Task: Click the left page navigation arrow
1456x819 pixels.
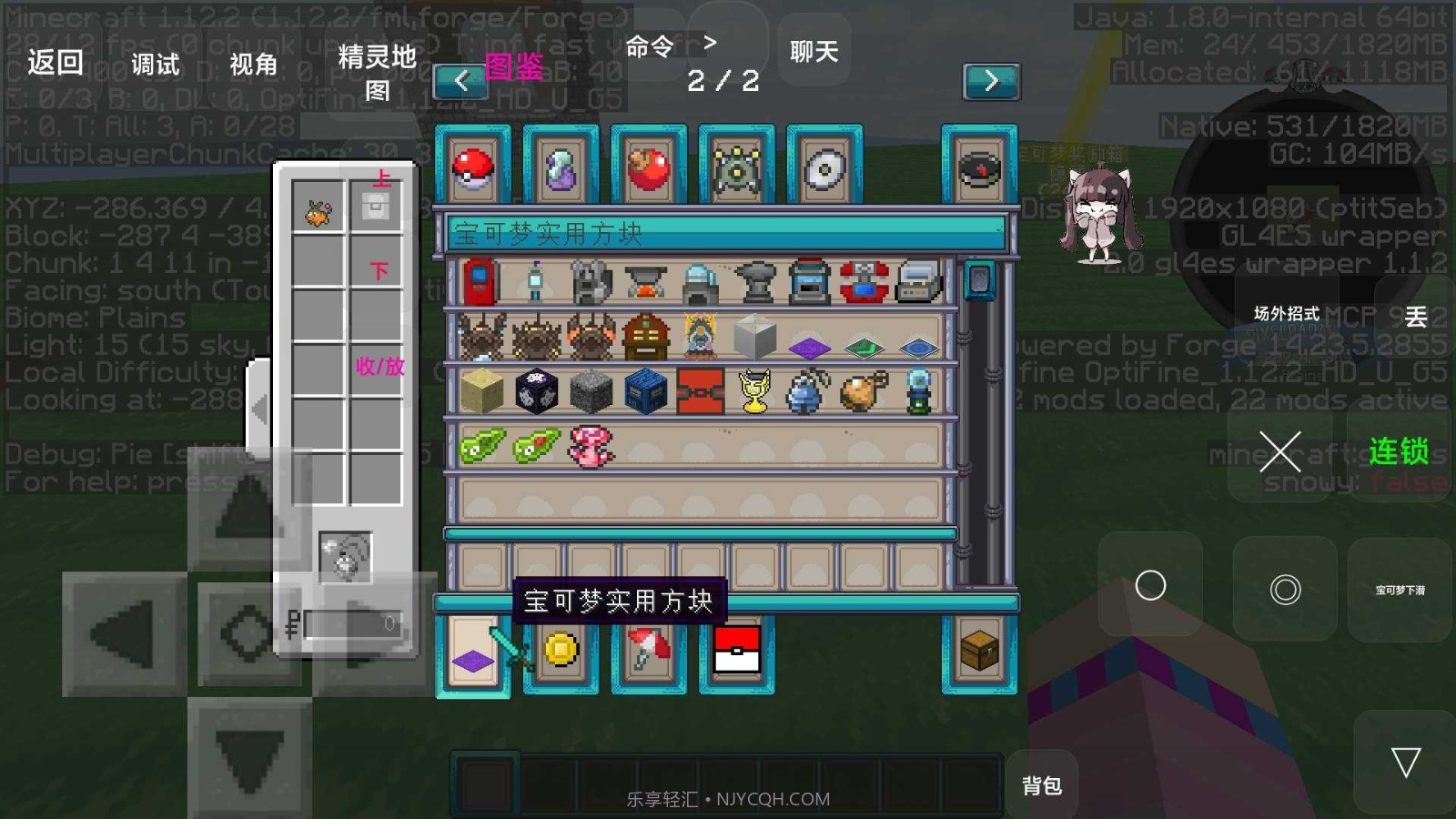Action: [461, 79]
